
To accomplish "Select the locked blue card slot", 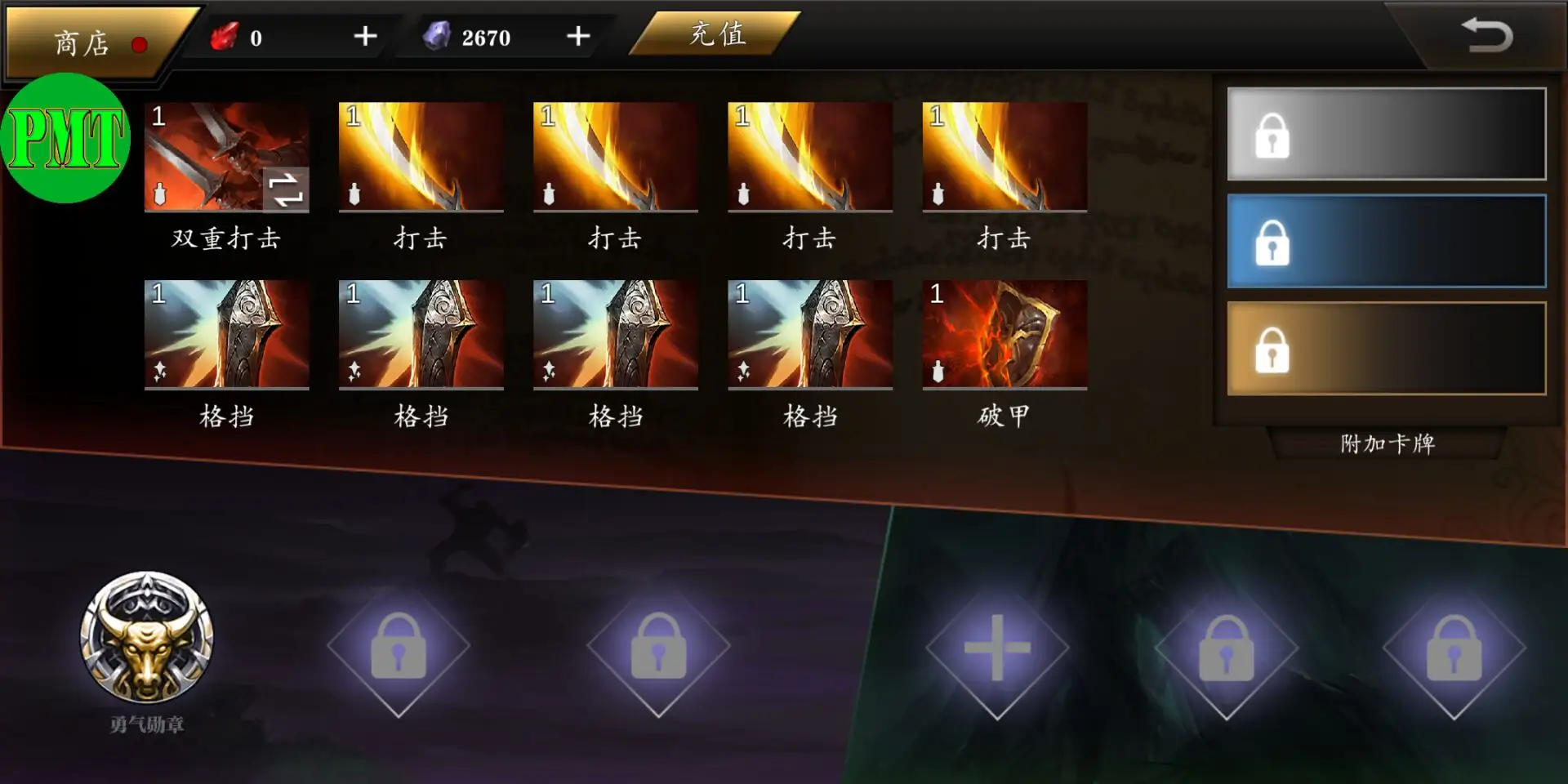I will pos(1386,242).
